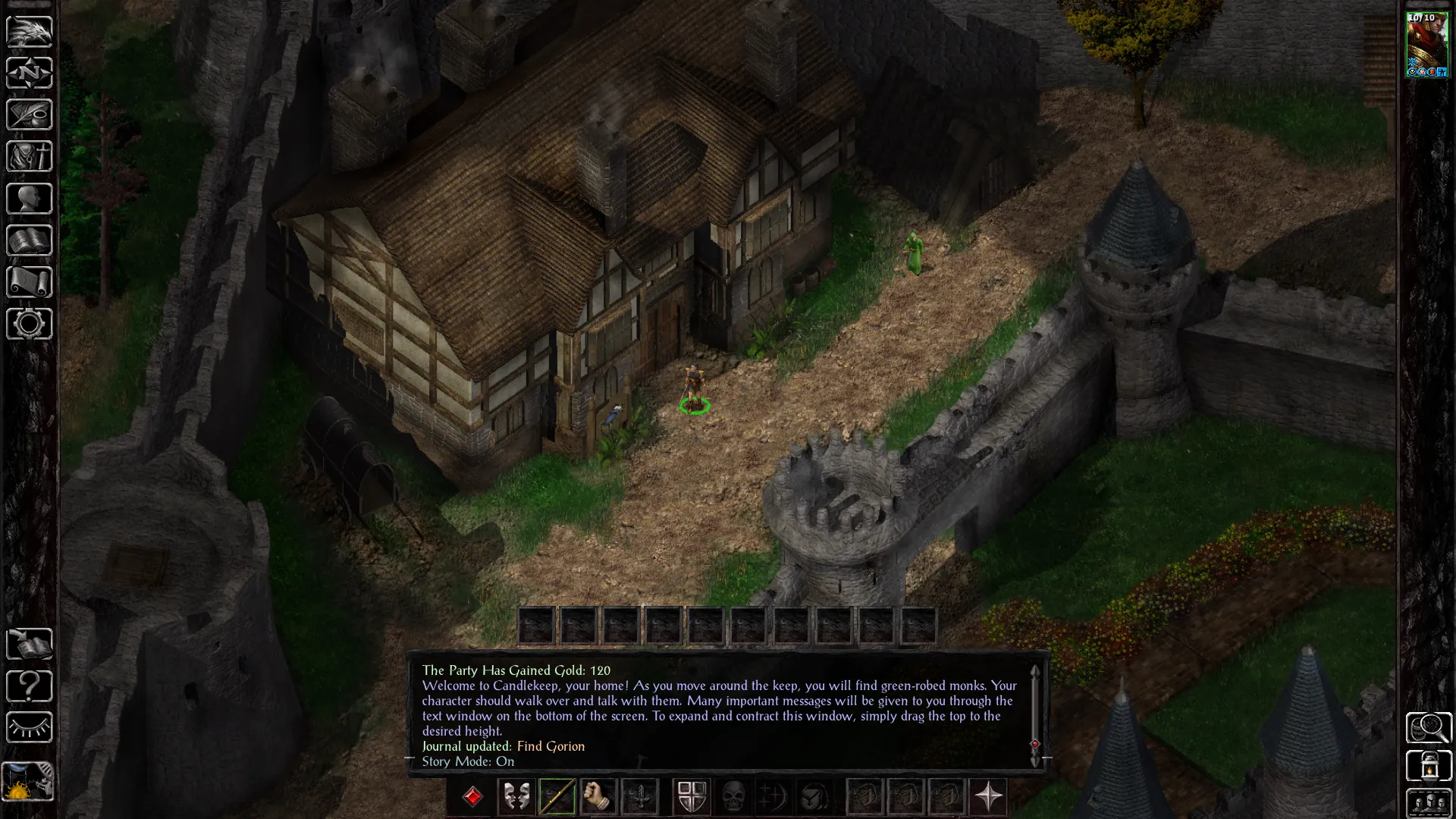The image size is (1456, 819).
Task: Activate the magnifying glass button
Action: pyautogui.click(x=1429, y=728)
